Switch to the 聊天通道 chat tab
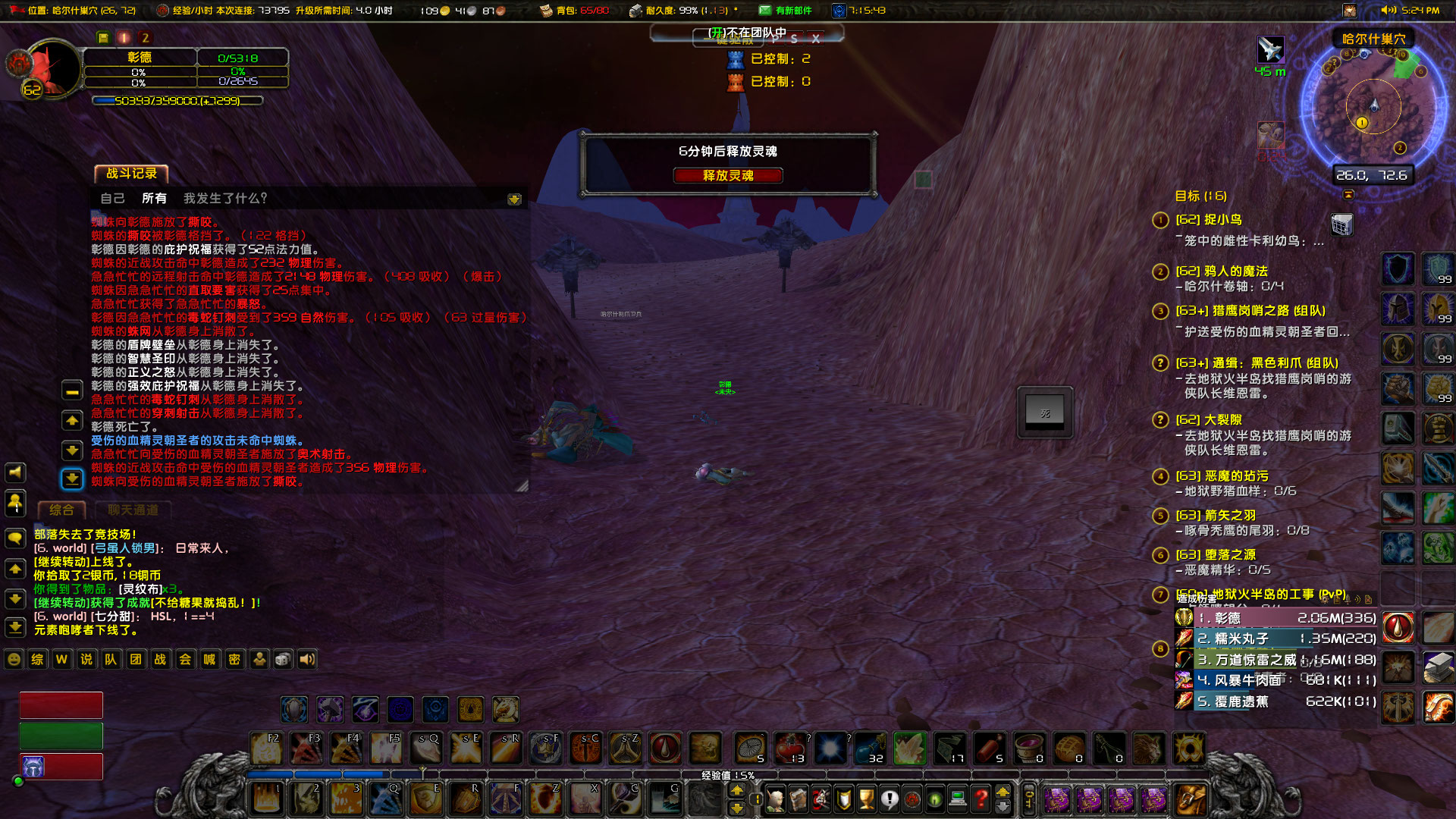1456x819 pixels. tap(132, 510)
